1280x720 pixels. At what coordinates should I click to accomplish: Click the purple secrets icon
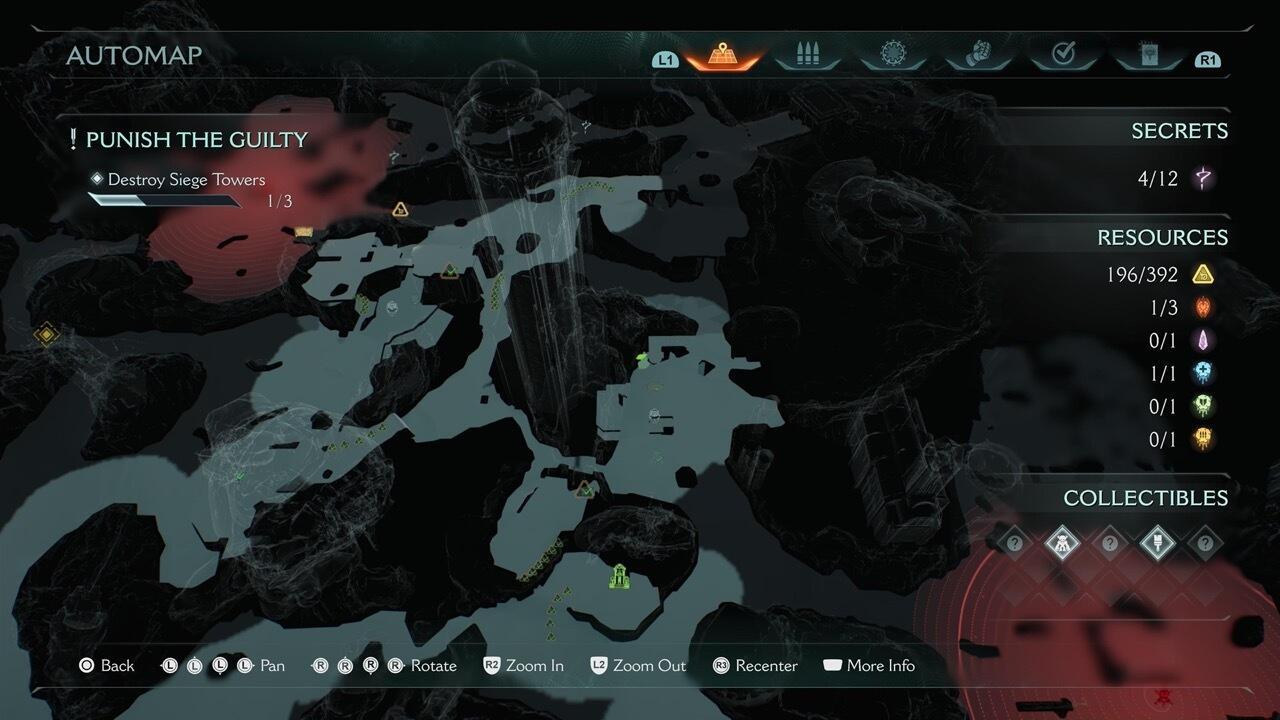[x=1204, y=179]
